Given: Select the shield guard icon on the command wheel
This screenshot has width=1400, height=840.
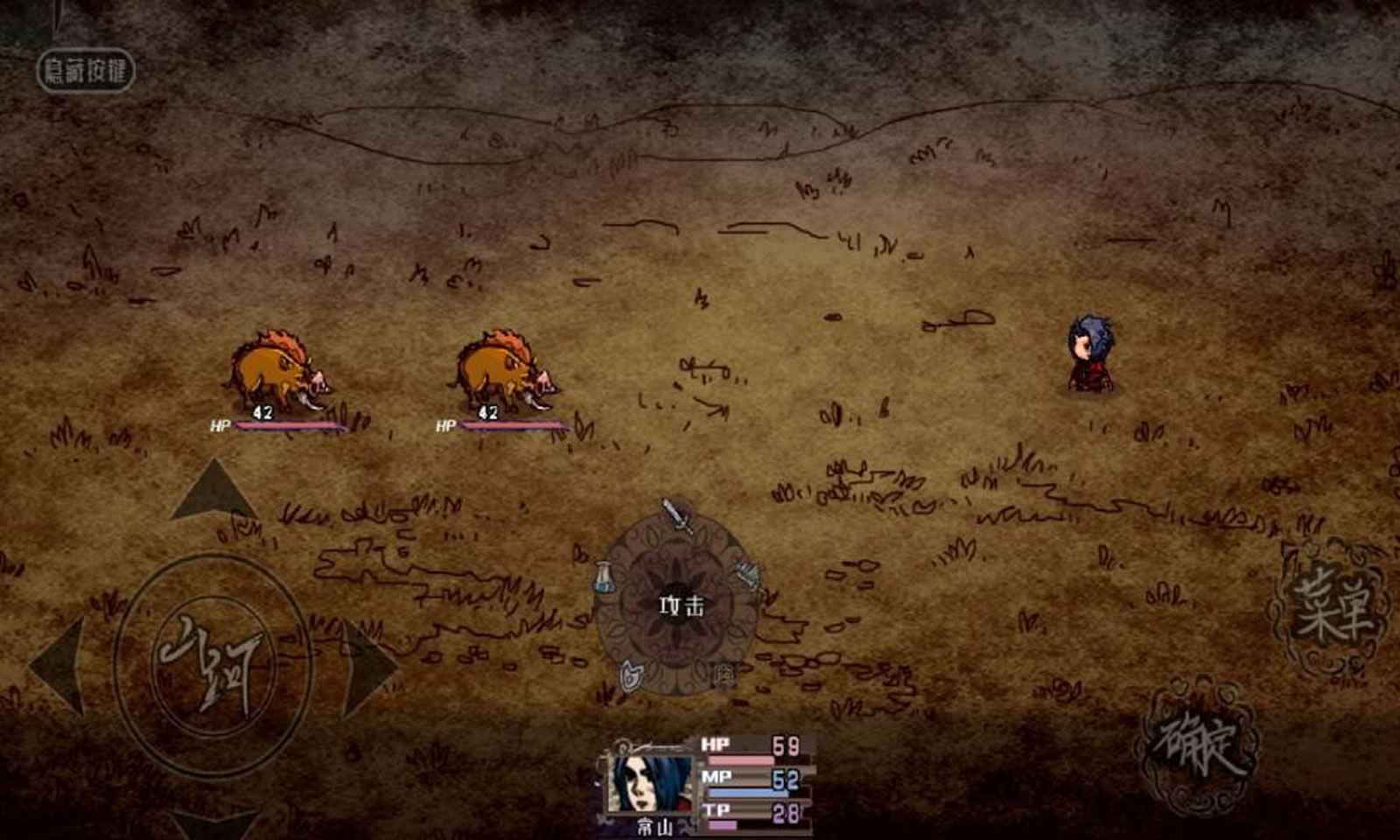Looking at the screenshot, I should (x=632, y=674).
